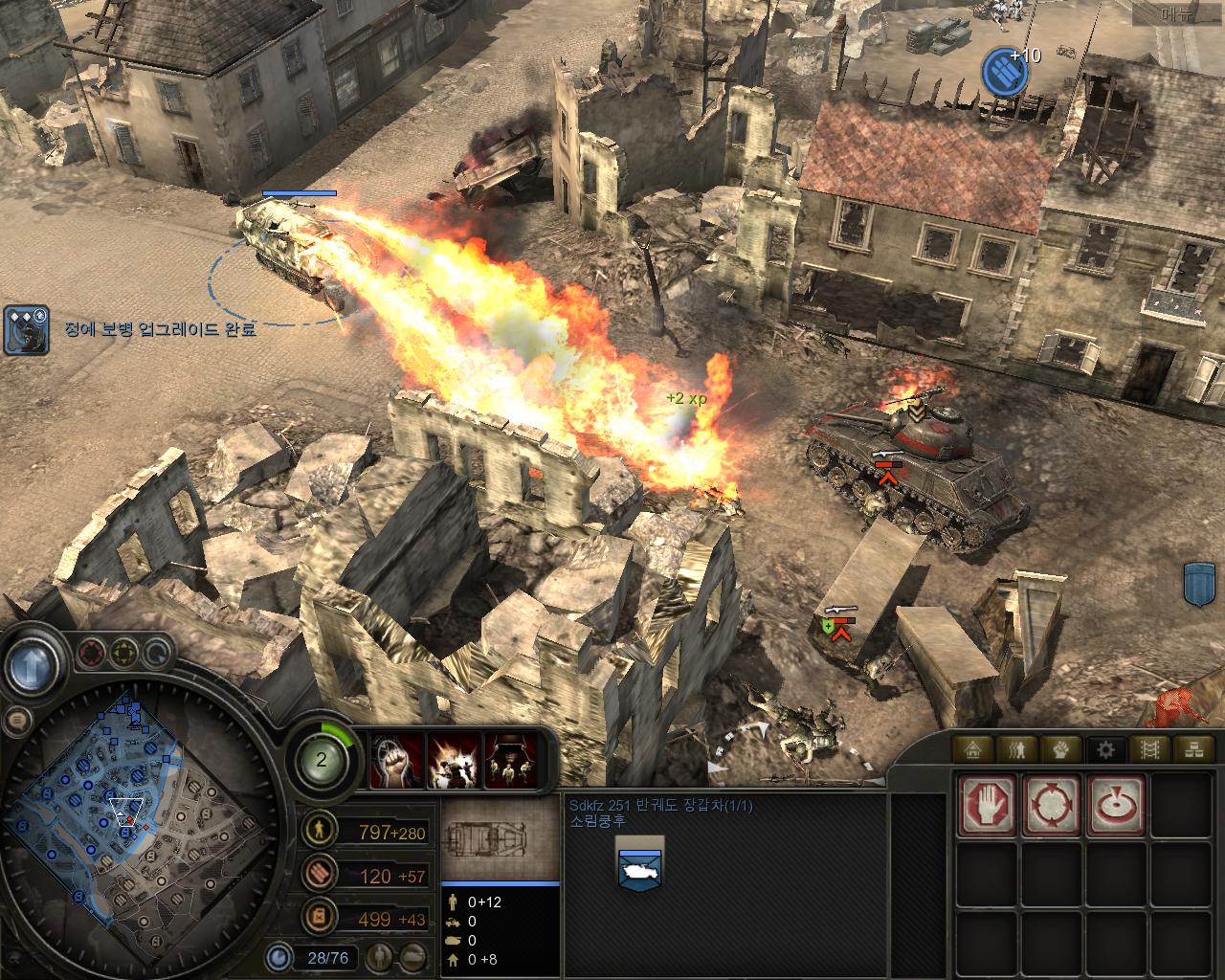The height and width of the screenshot is (980, 1225).
Task: Use the ground target marker command
Action: 1115,806
